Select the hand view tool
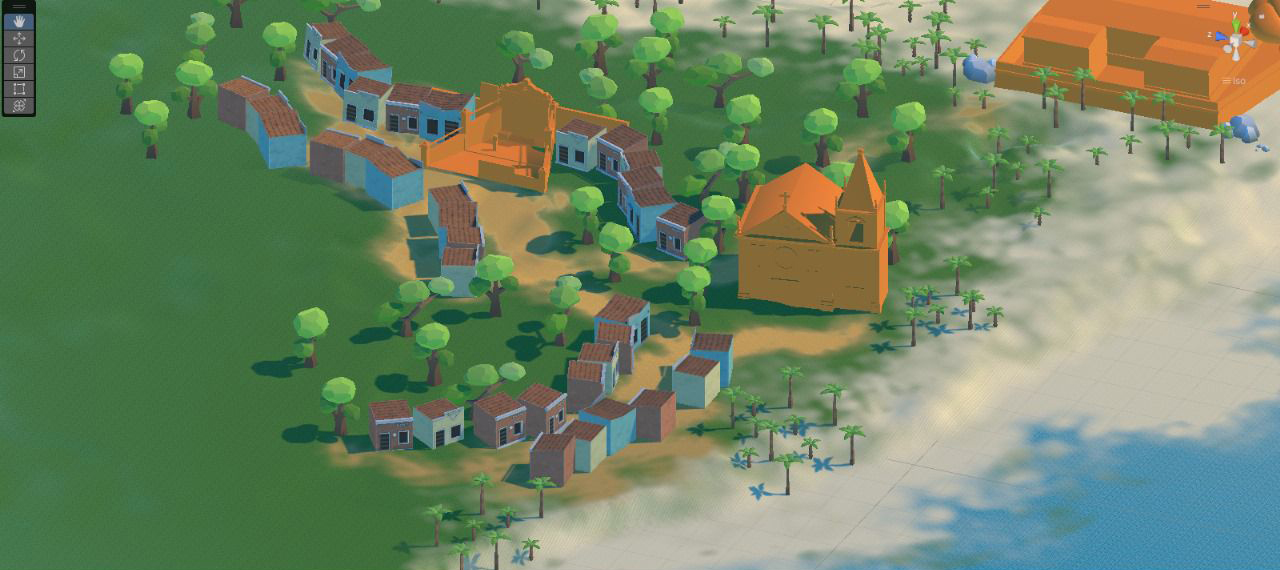1280x570 pixels. coord(19,21)
